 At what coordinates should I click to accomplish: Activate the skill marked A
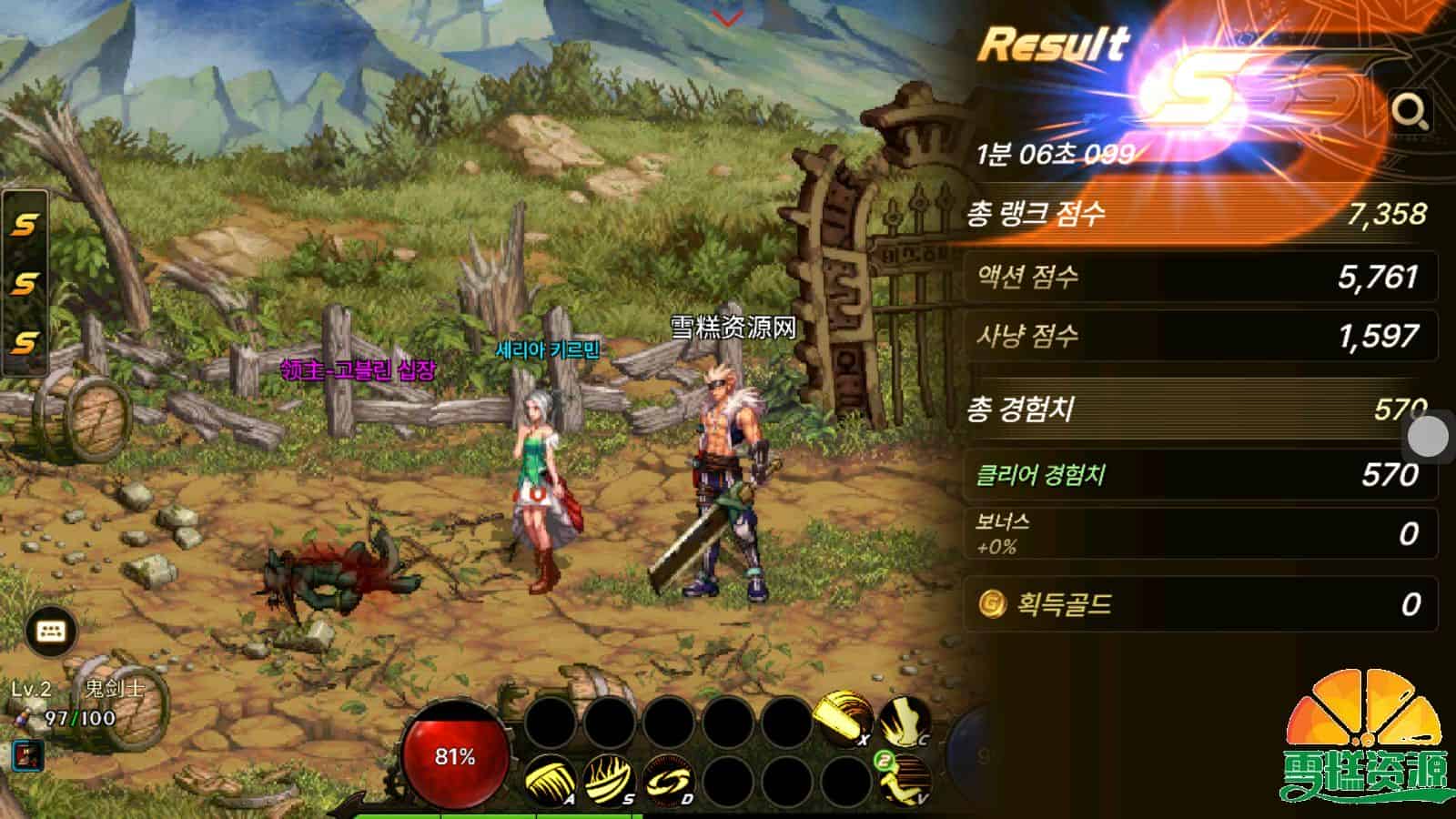tap(549, 780)
